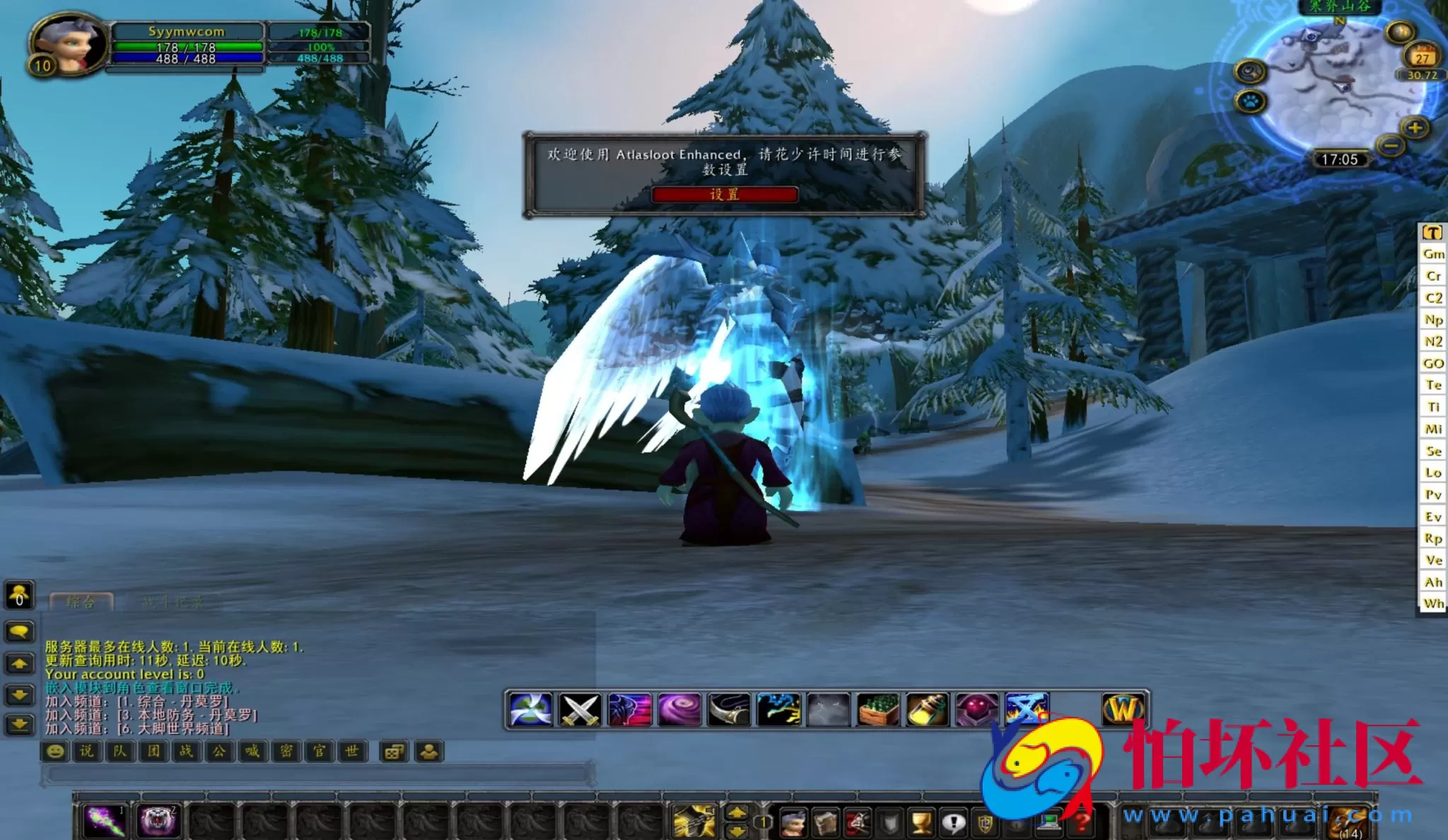Viewport: 1448px width, 840px height.
Task: Click the minimap zoom-in plus button
Action: [x=1415, y=128]
